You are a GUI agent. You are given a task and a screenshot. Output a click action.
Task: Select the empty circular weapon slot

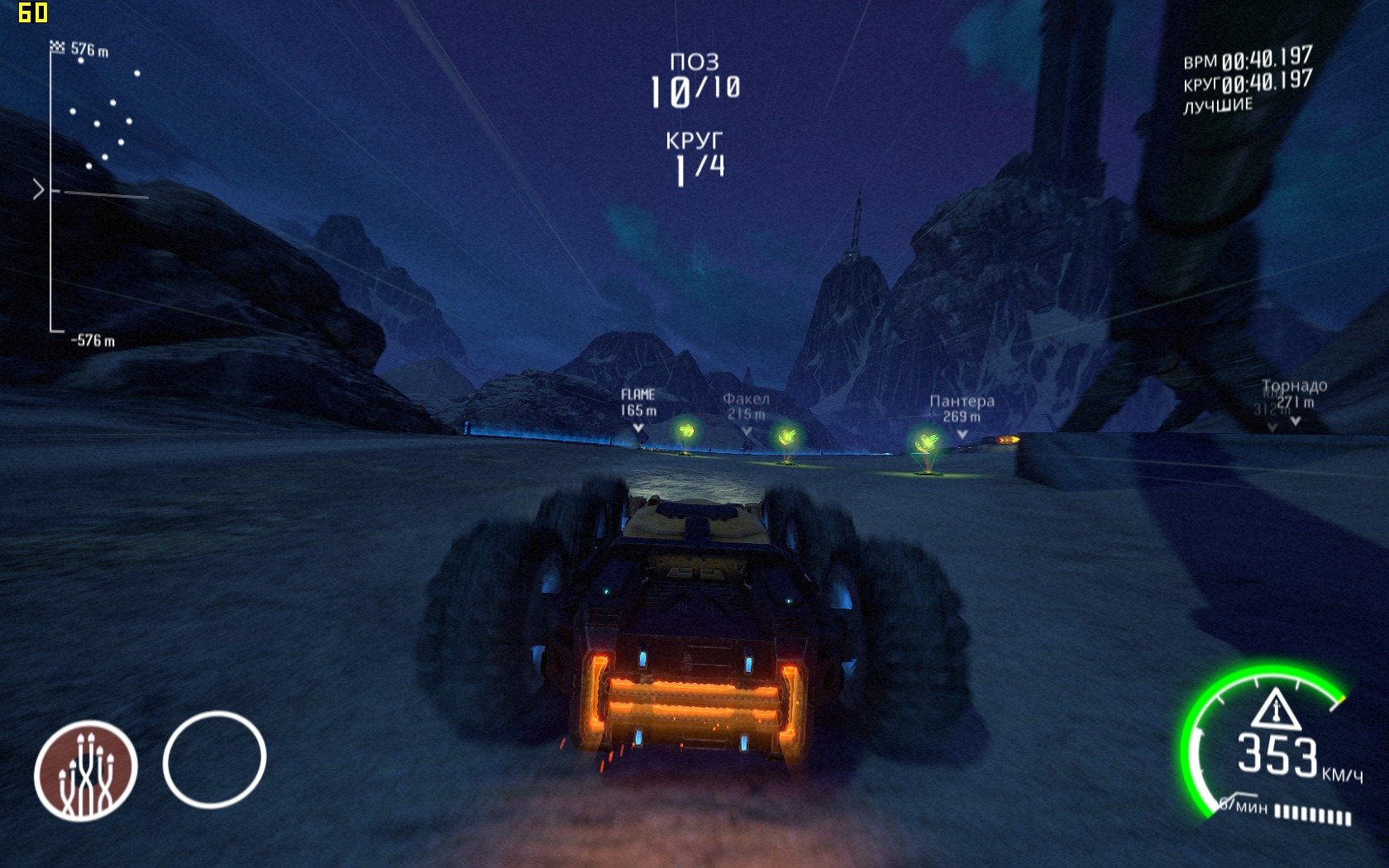(x=214, y=759)
